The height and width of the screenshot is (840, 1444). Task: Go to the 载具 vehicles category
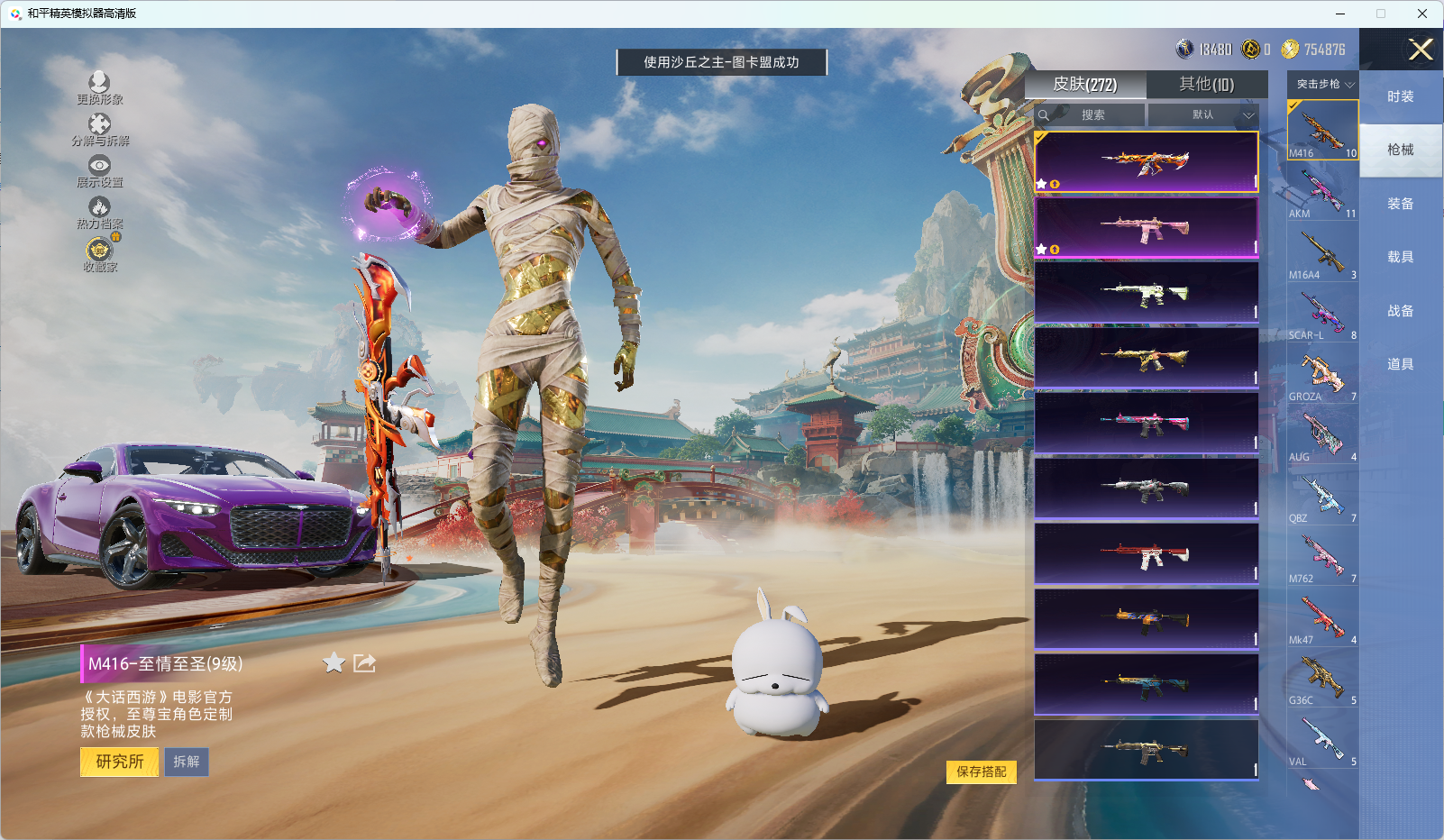coord(1400,257)
